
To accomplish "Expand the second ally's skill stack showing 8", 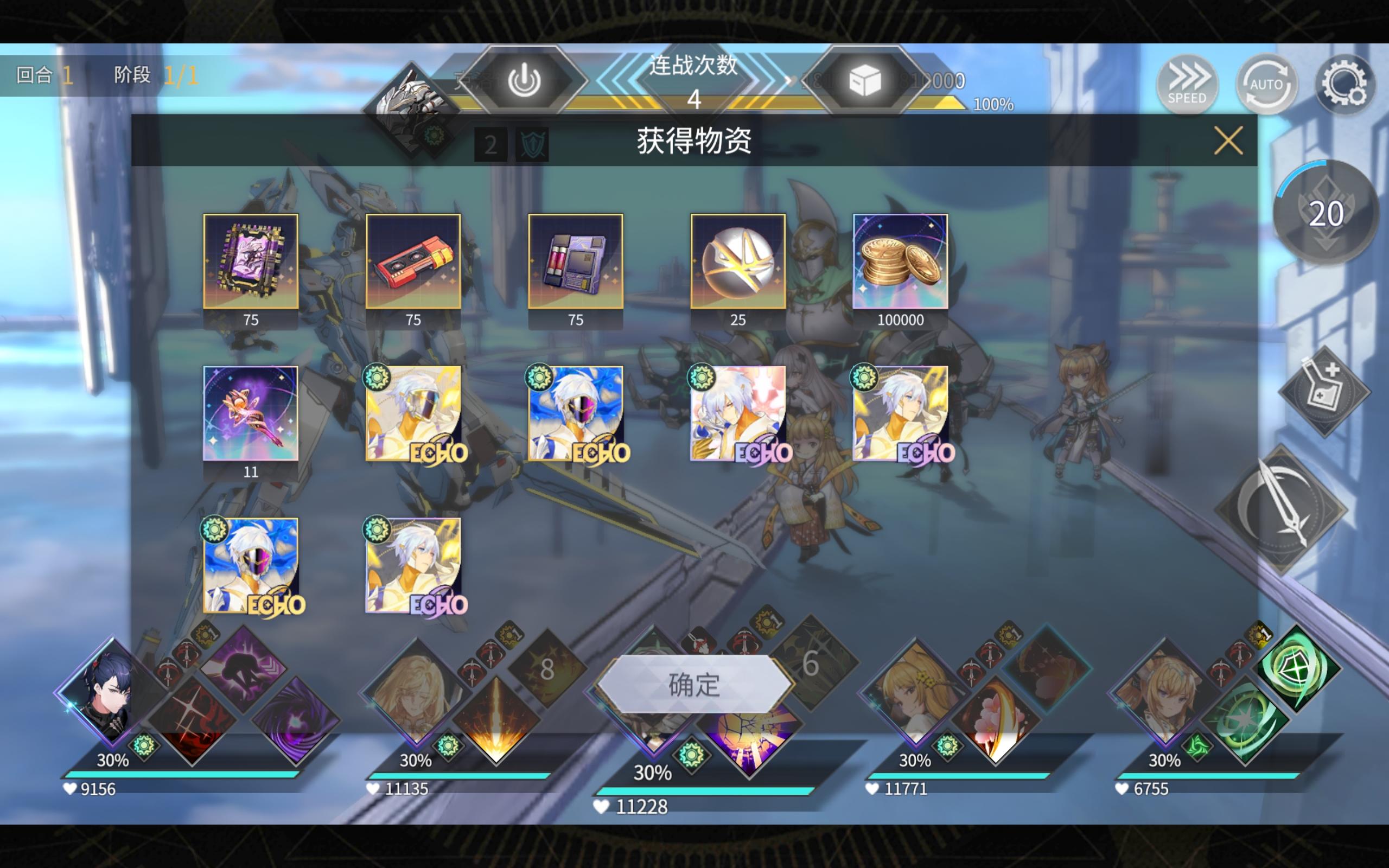I will pos(547,670).
